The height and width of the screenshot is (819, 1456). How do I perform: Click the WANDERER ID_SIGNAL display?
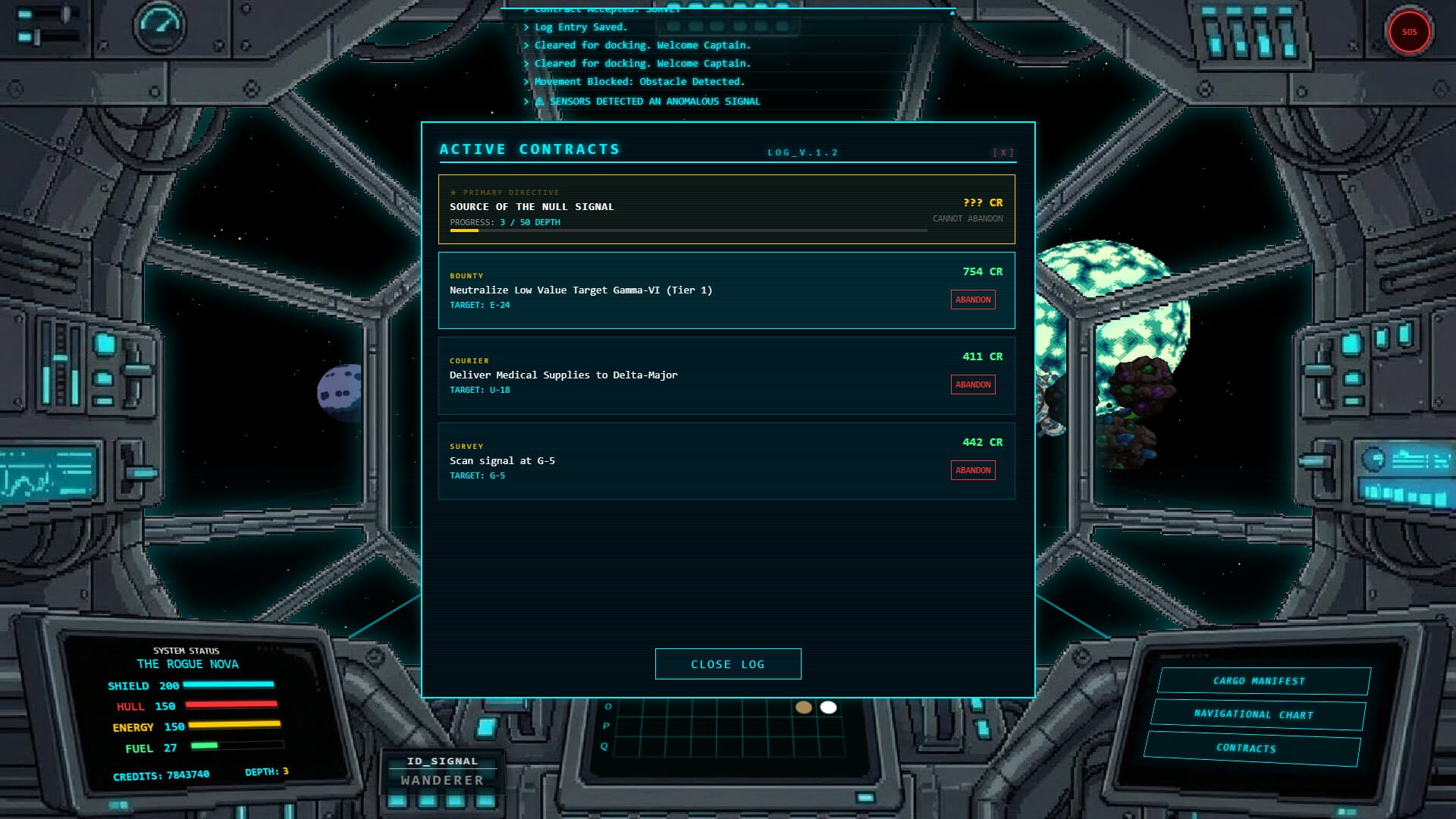click(x=442, y=770)
